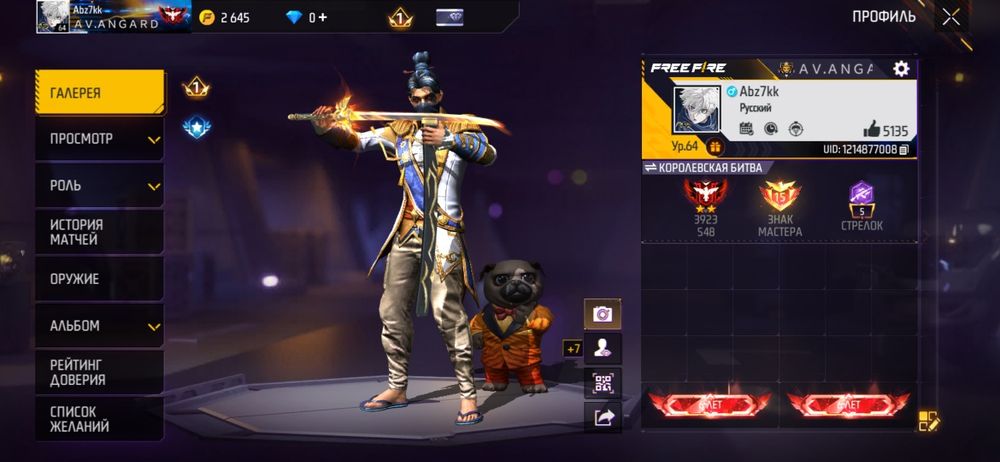This screenshot has height=462, width=1000.
Task: Expand the Роль menu entry
Action: point(99,186)
